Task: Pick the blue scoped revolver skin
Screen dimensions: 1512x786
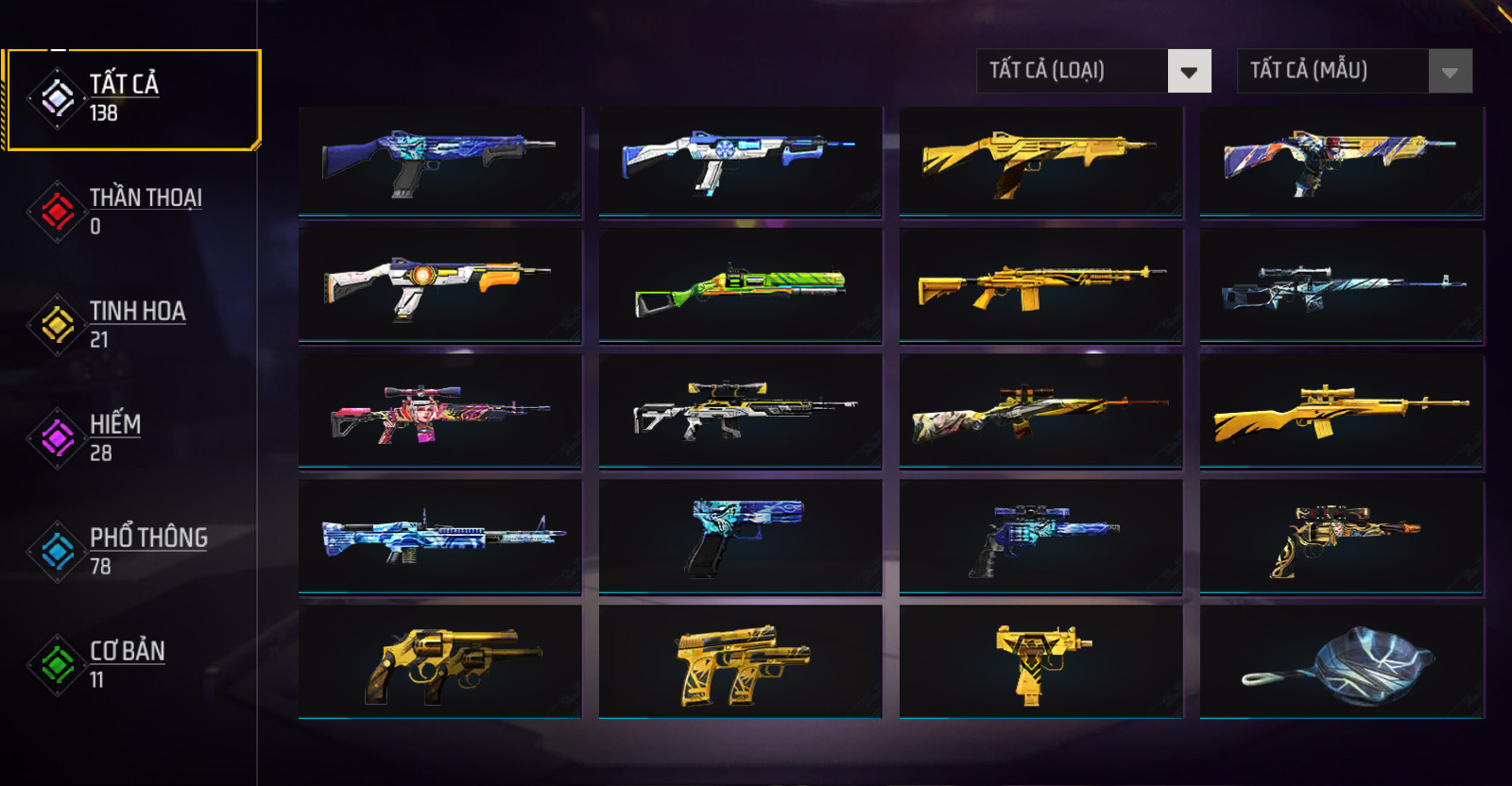Action: pos(1040,537)
